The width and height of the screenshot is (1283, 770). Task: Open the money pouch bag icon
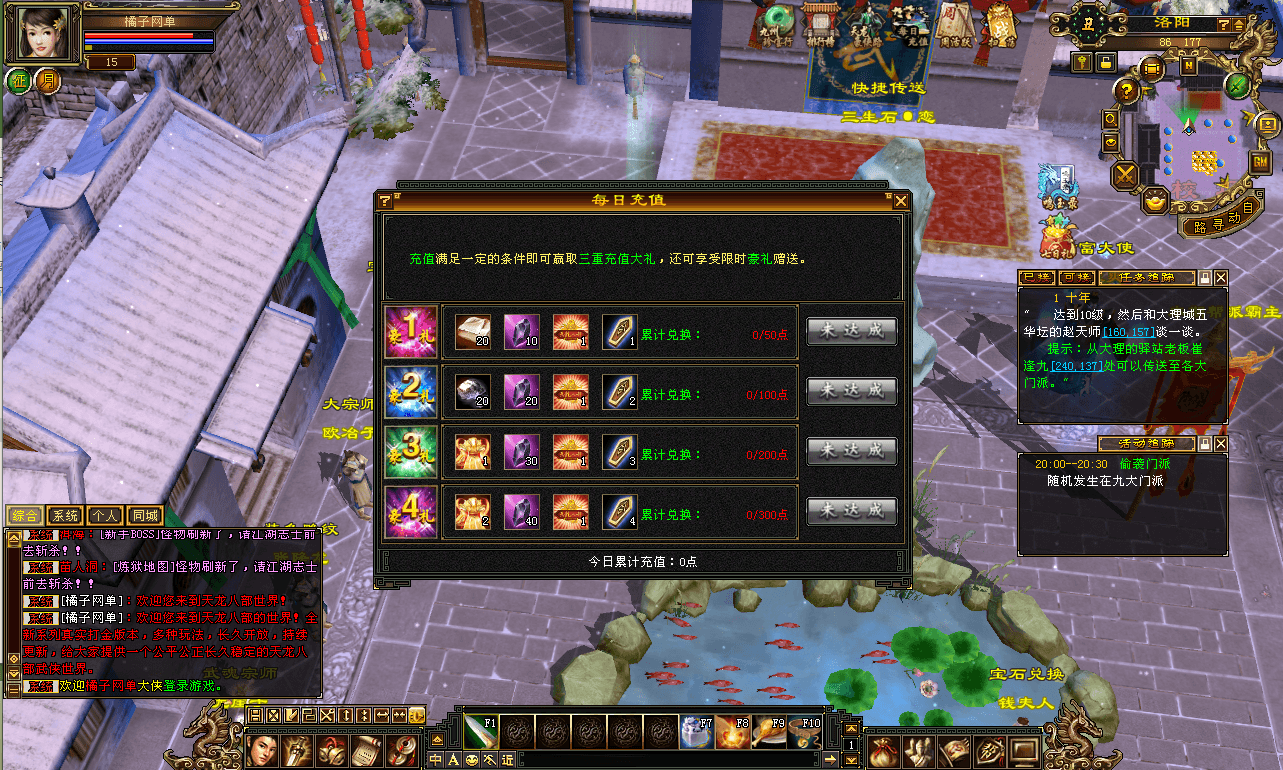(x=883, y=750)
